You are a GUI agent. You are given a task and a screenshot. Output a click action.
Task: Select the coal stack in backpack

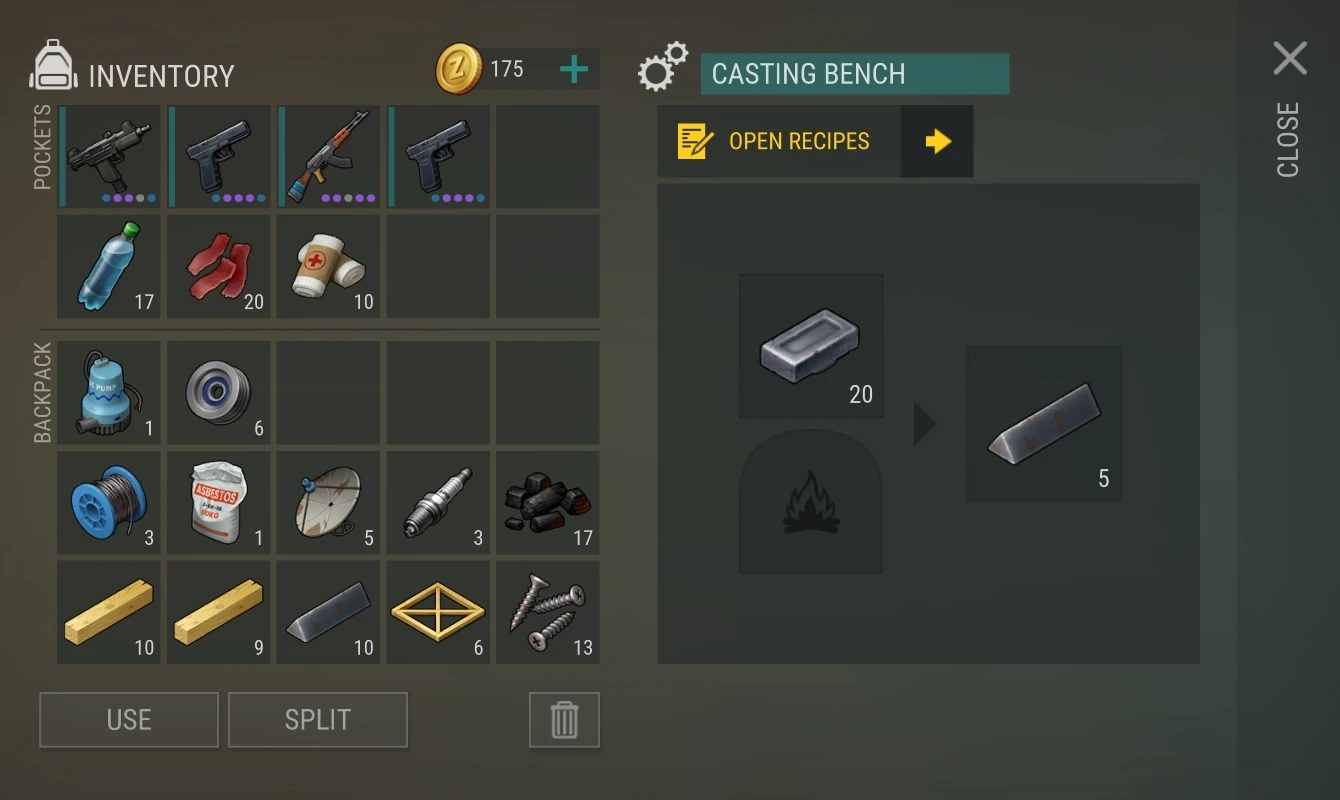[548, 502]
